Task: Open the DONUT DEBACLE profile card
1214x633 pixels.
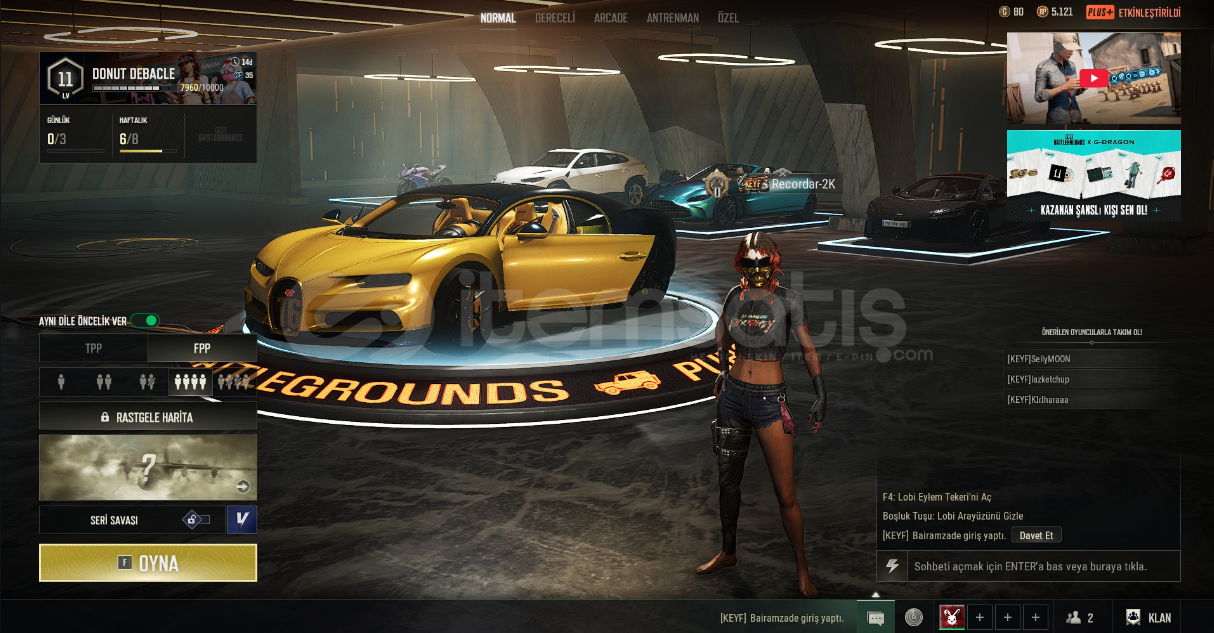Action: click(148, 78)
